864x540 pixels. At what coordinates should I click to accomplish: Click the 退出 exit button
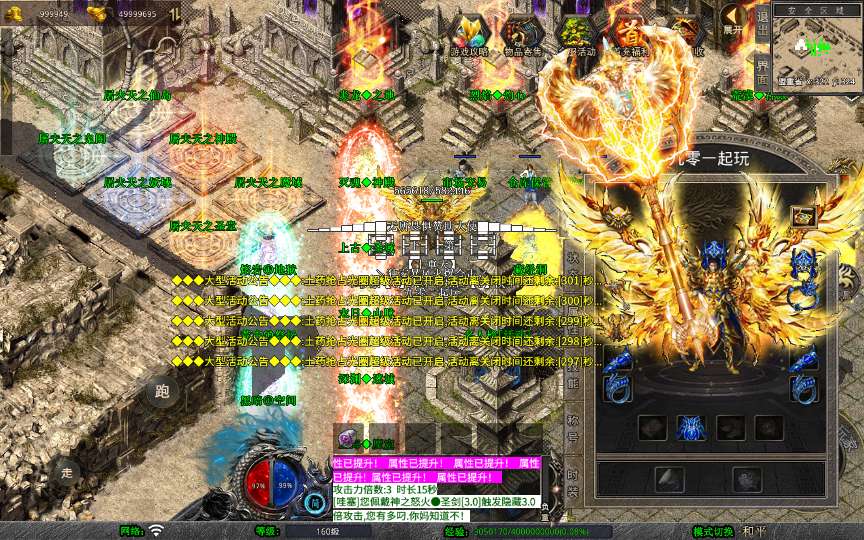click(763, 18)
